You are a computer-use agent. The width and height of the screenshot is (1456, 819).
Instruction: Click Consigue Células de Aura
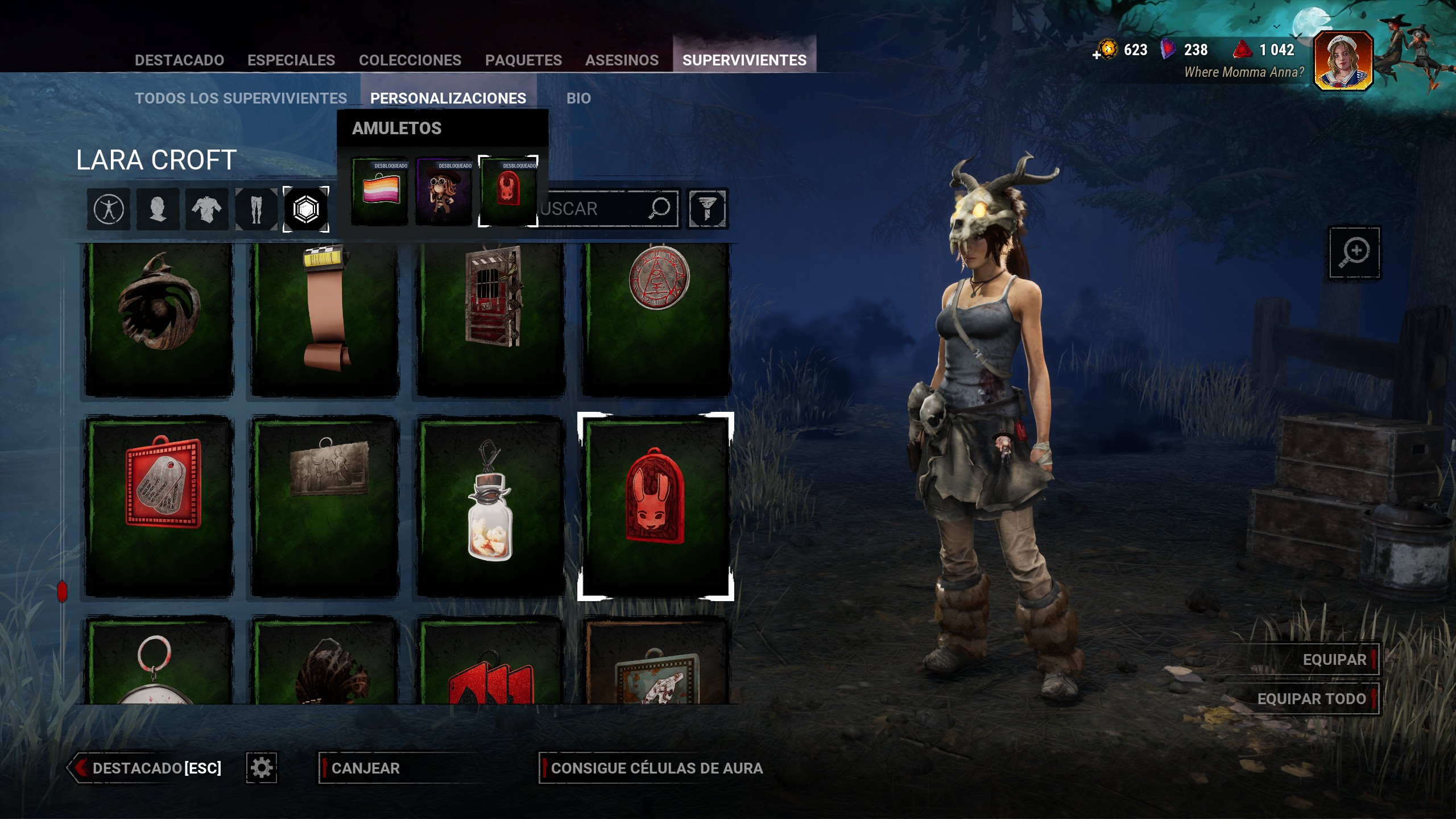click(x=656, y=768)
